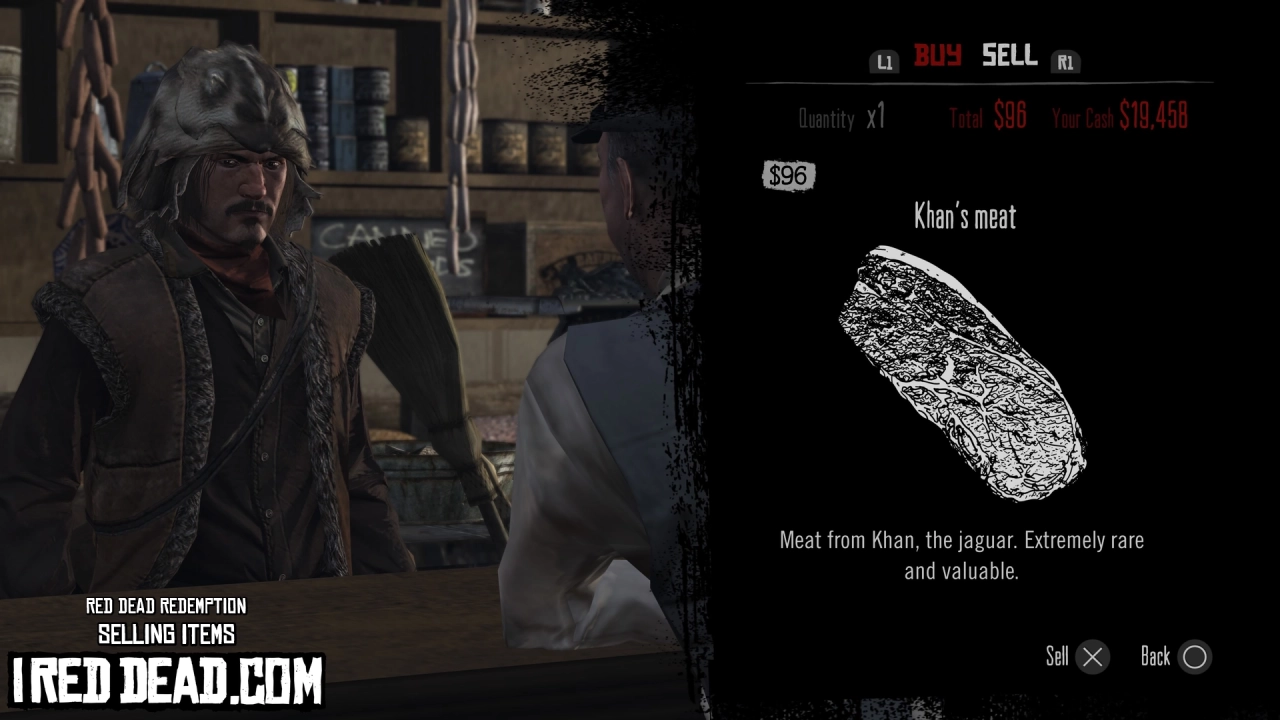Open the item category beside L1 prompt
Screen dimensions: 1280x720
(x=884, y=61)
